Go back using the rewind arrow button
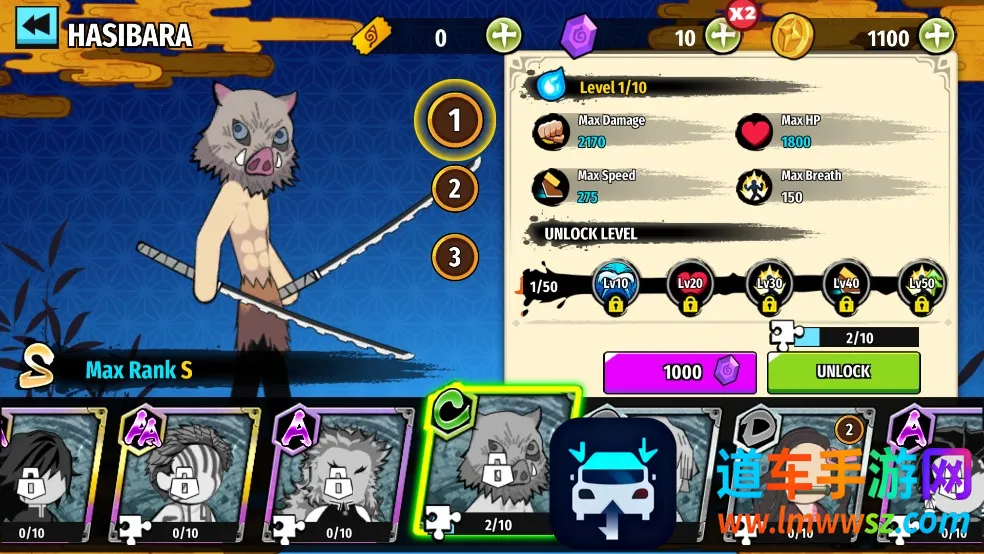984x554 pixels. coord(36,28)
